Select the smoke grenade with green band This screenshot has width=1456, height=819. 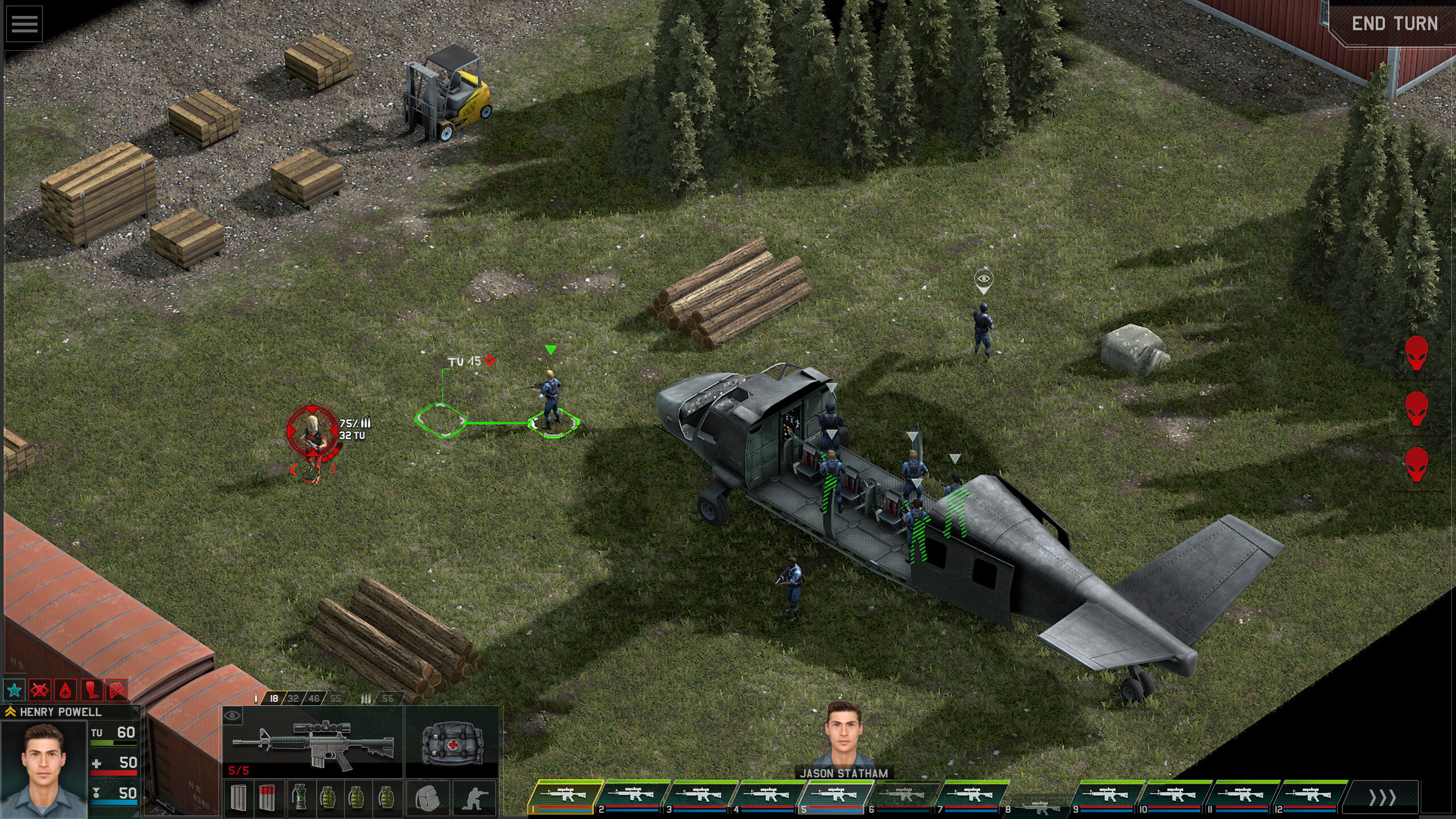point(299,797)
